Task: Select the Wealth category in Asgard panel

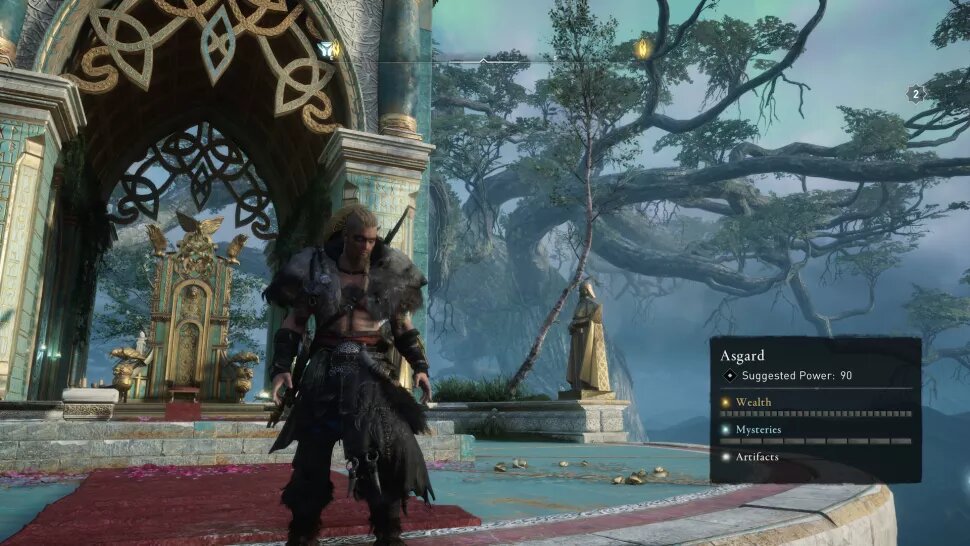Action: [x=753, y=402]
